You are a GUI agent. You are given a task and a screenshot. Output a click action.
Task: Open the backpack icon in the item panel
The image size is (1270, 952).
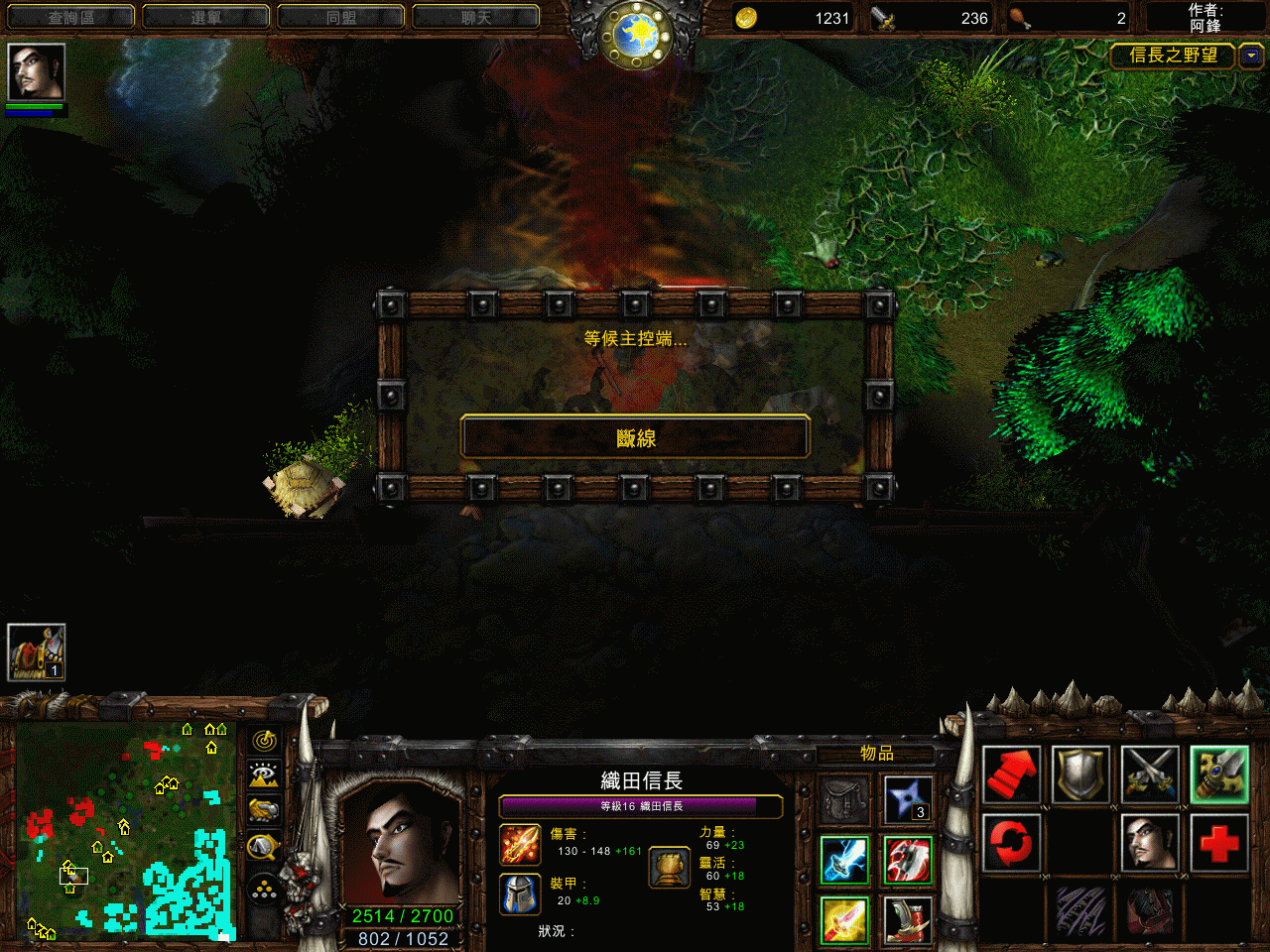pyautogui.click(x=843, y=798)
